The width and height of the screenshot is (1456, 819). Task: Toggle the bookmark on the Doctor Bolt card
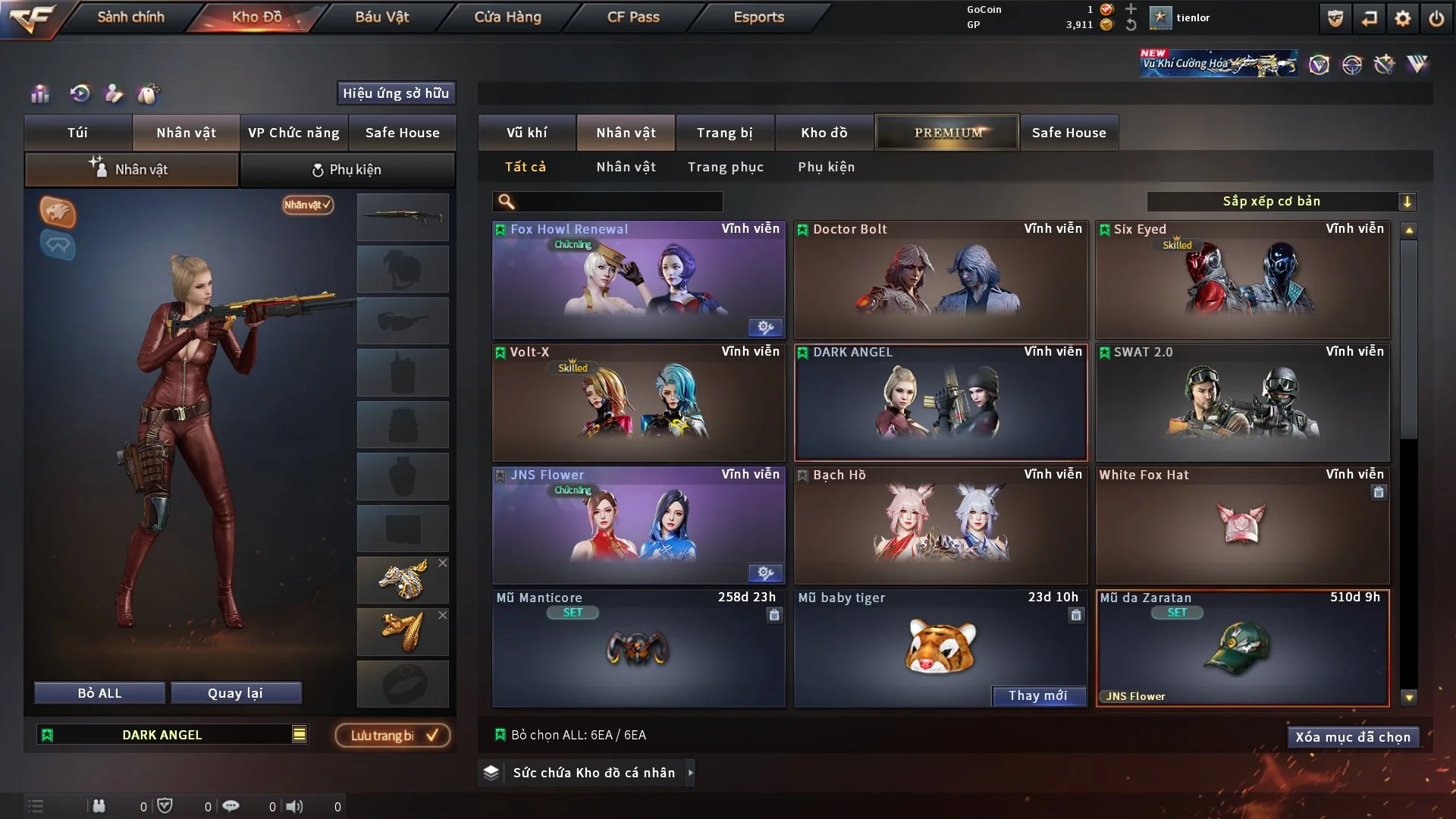[x=802, y=229]
